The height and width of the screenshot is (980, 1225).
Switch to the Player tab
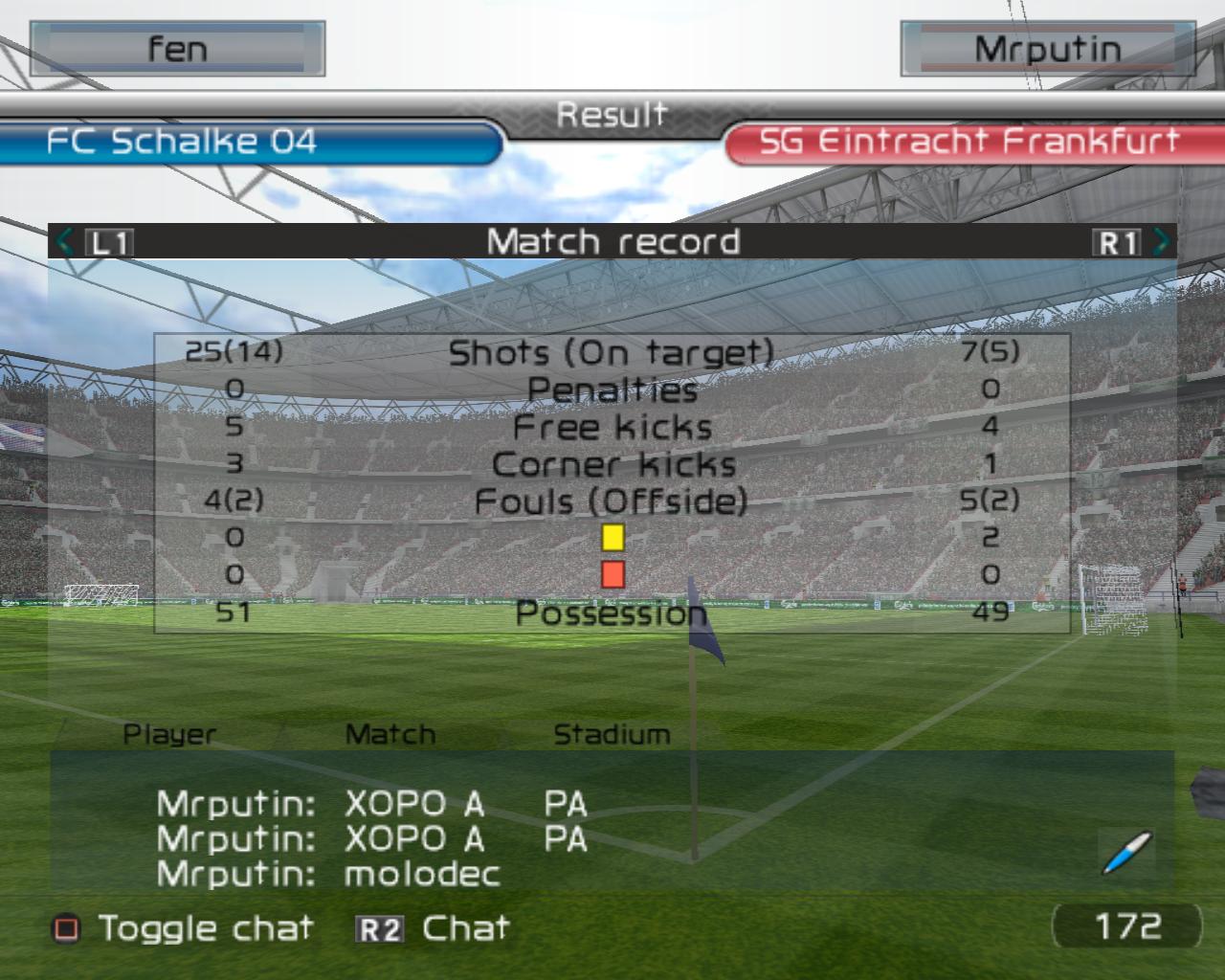pyautogui.click(x=169, y=735)
